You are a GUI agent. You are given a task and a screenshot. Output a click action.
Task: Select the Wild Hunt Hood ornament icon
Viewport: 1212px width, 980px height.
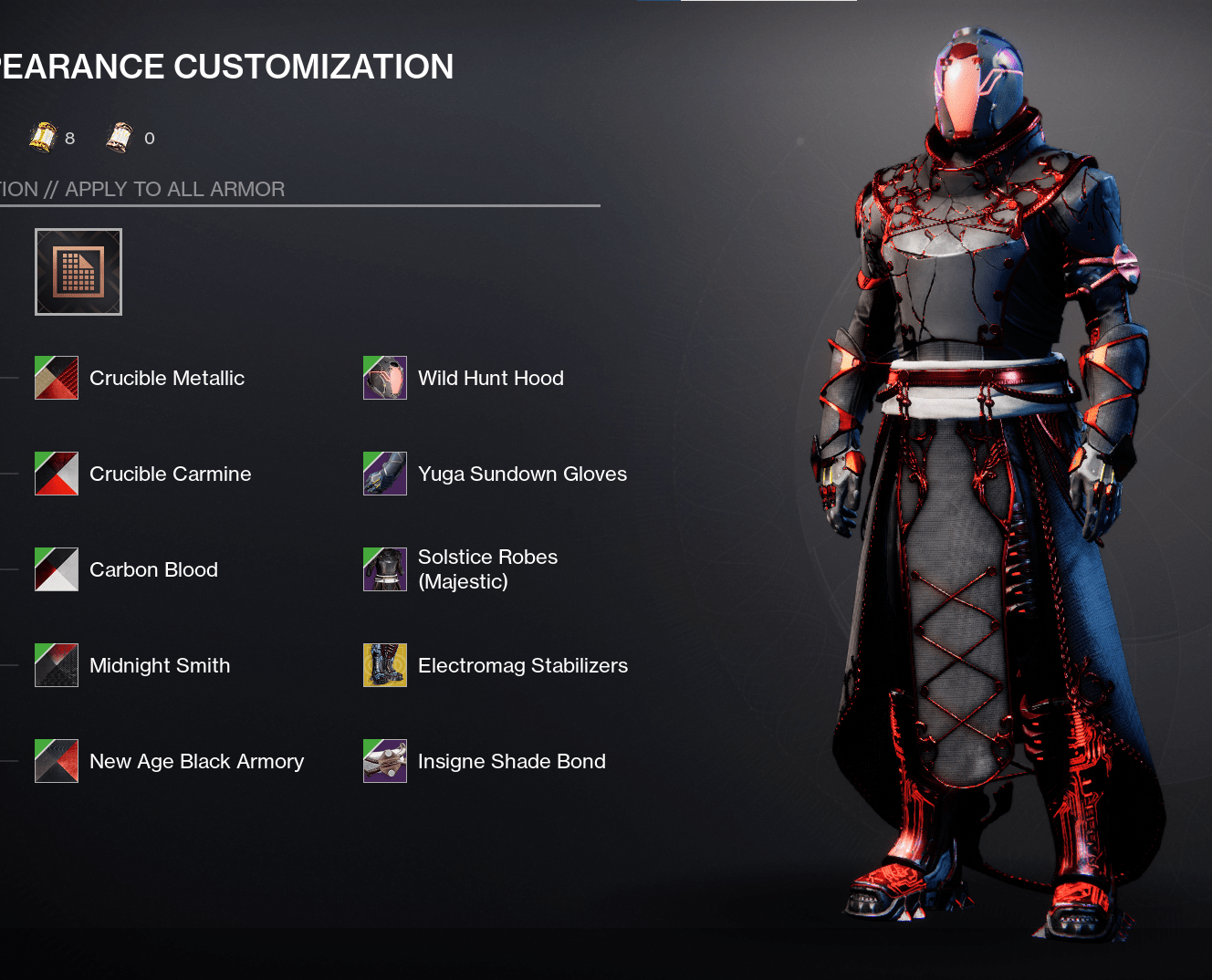pyautogui.click(x=384, y=377)
